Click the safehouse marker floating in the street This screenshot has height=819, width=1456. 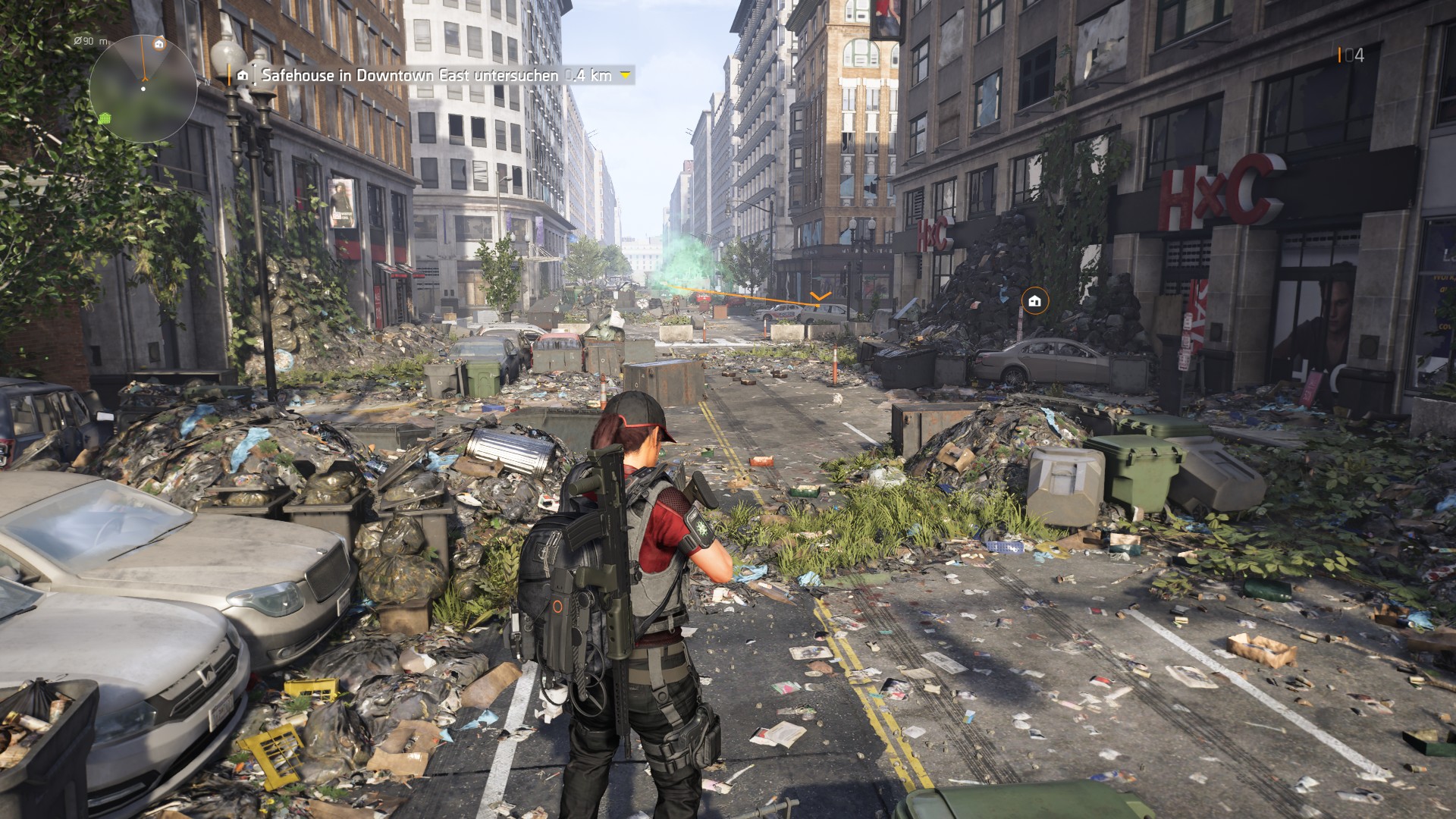pyautogui.click(x=1034, y=303)
